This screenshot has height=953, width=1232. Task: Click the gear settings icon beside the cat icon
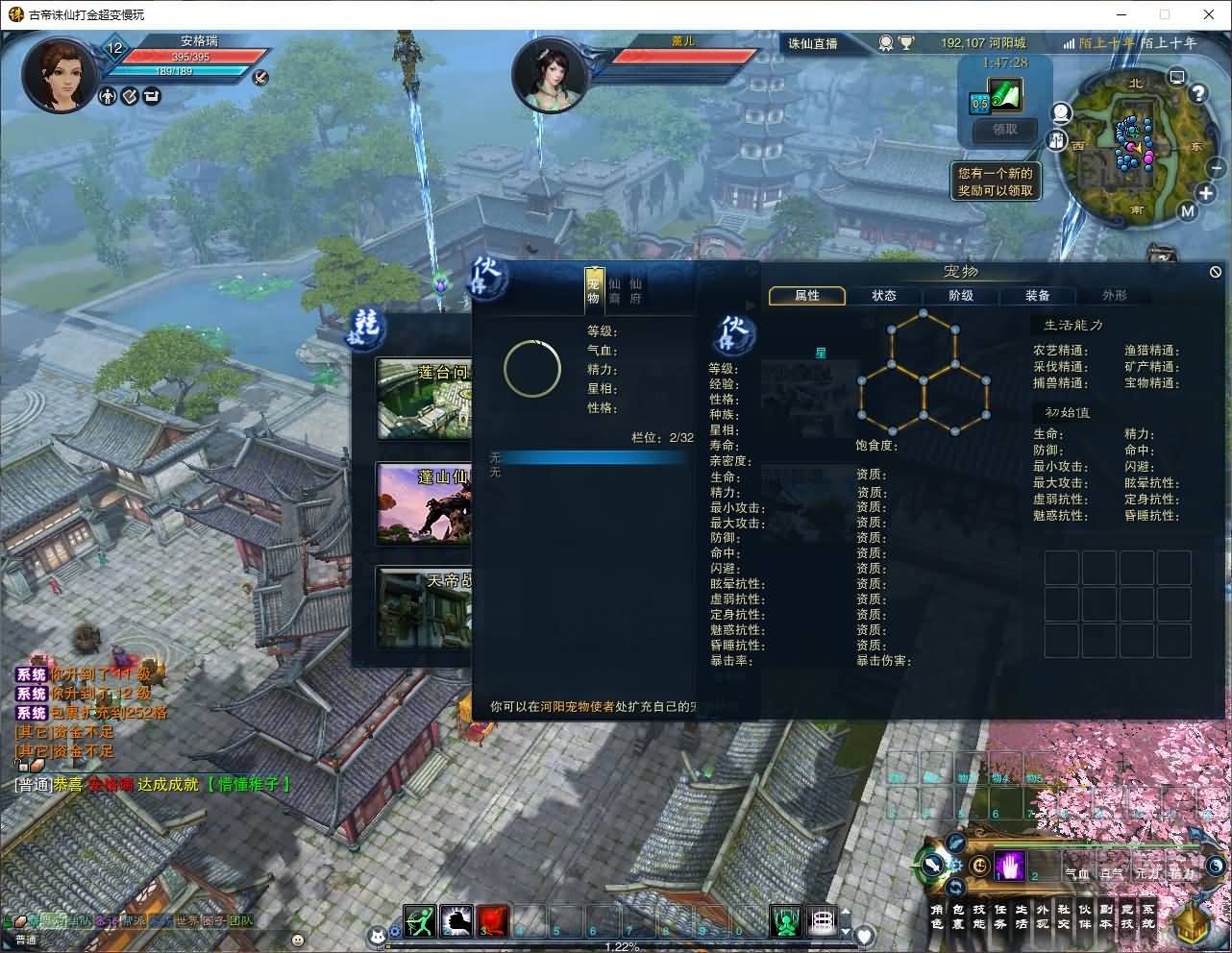tap(395, 931)
